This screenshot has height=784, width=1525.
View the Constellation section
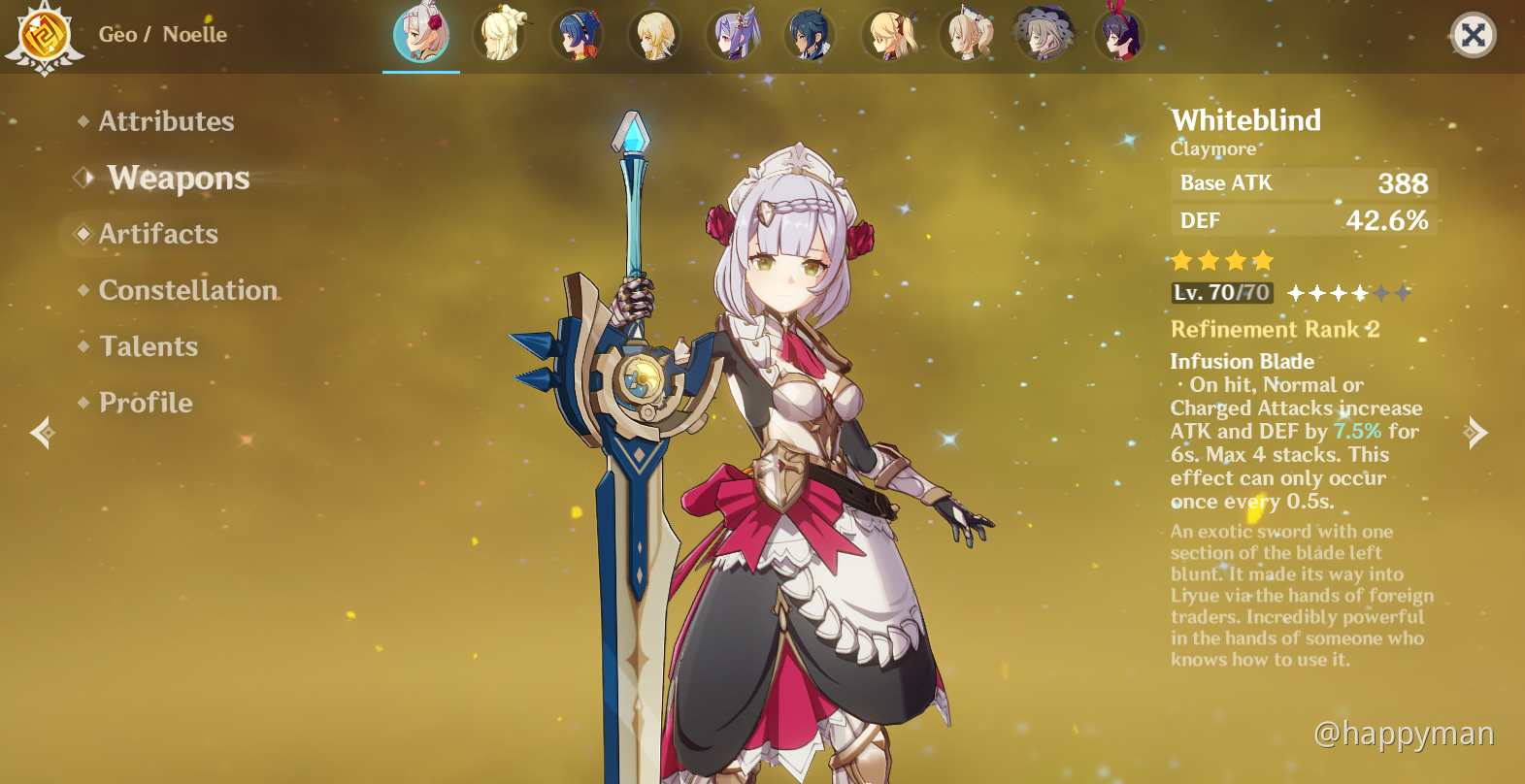coord(188,290)
